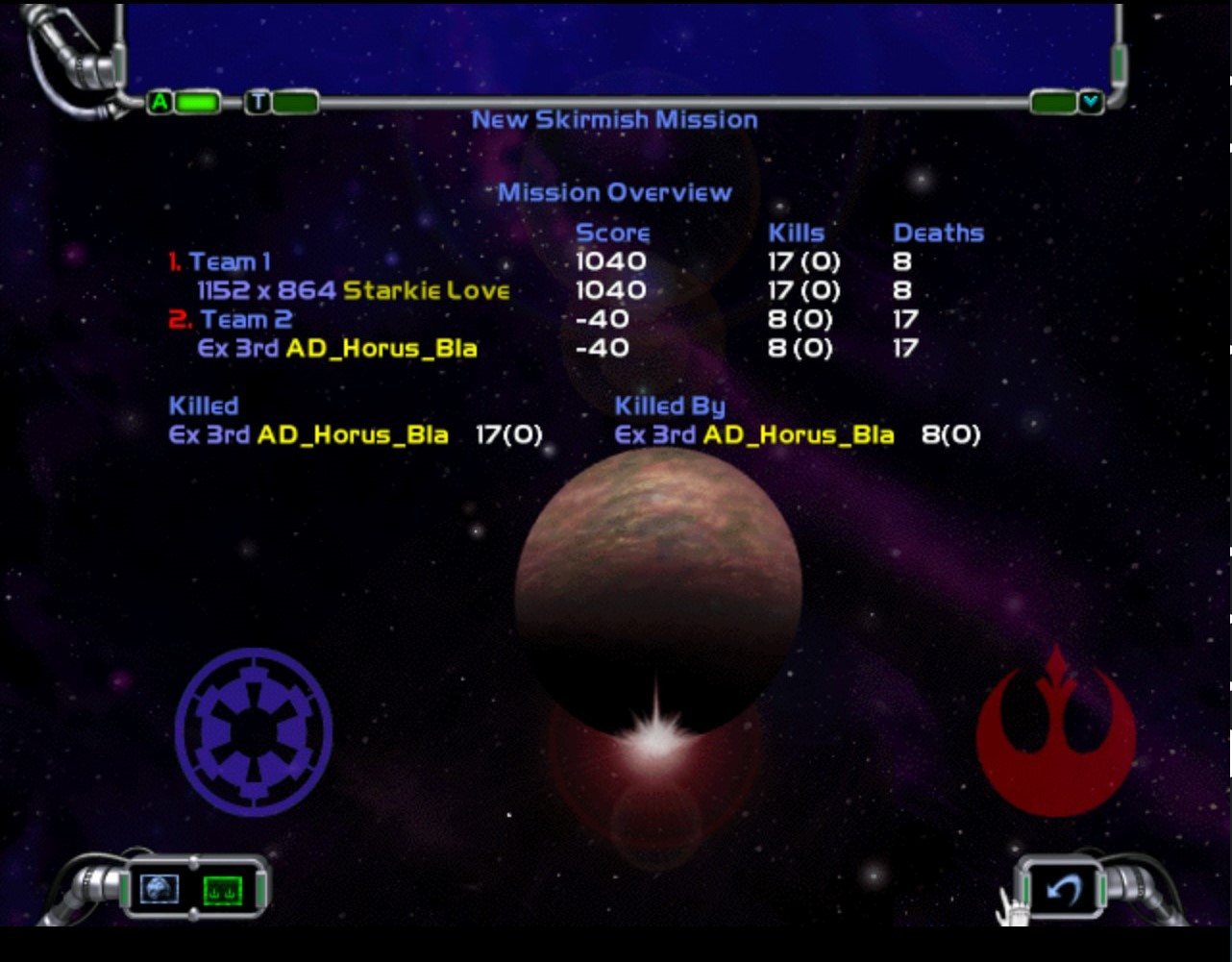Select the T chat channel button
Image resolution: width=1232 pixels, height=962 pixels.
(258, 102)
